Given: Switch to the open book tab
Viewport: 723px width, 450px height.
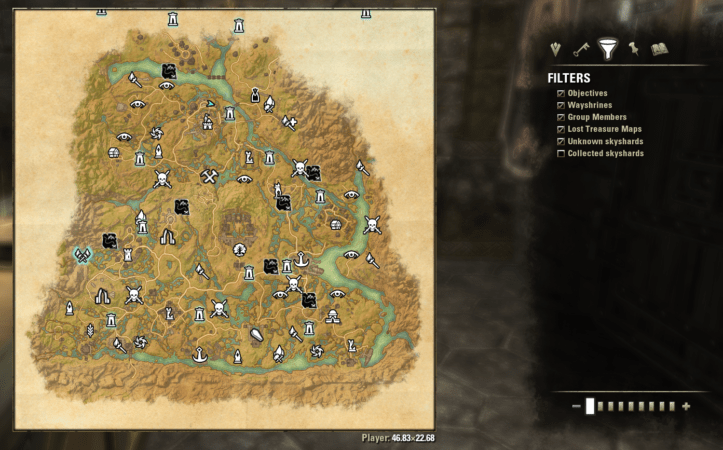Looking at the screenshot, I should pyautogui.click(x=659, y=49).
